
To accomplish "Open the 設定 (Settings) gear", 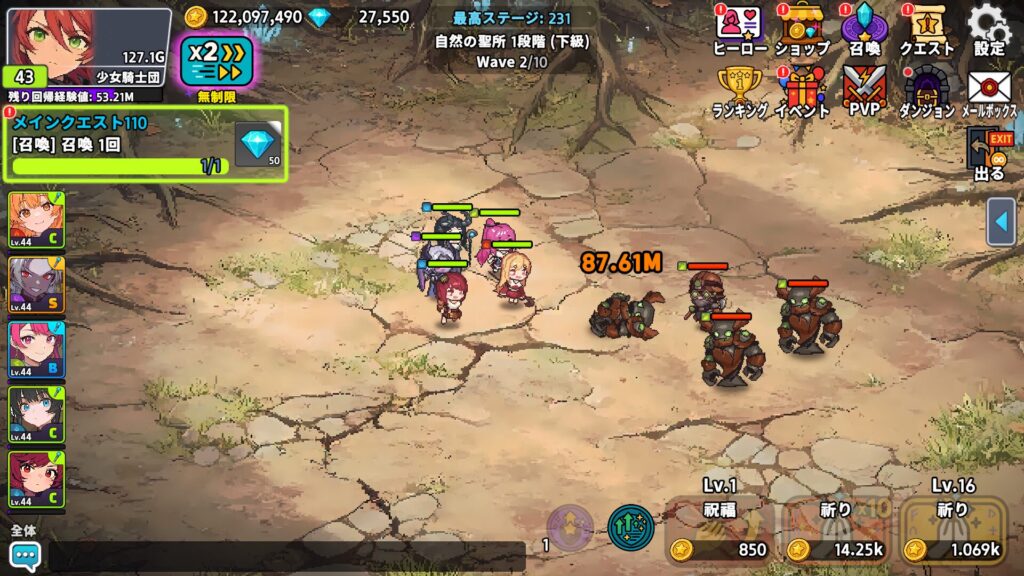I will click(989, 28).
